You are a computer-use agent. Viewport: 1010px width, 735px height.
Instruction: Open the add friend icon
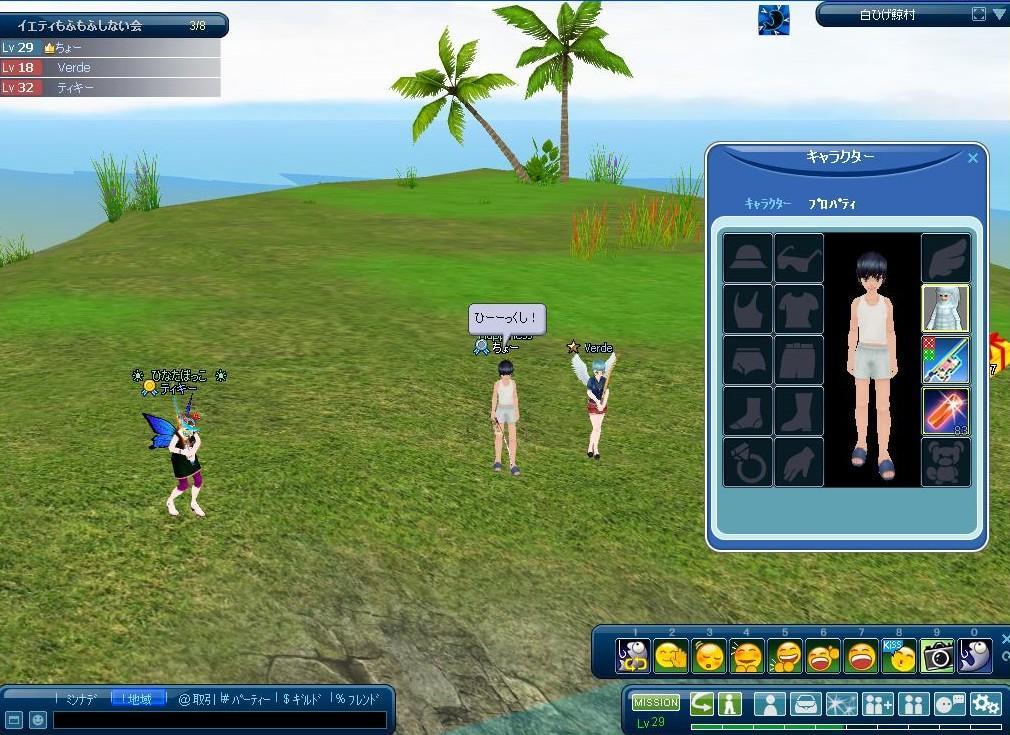click(877, 704)
